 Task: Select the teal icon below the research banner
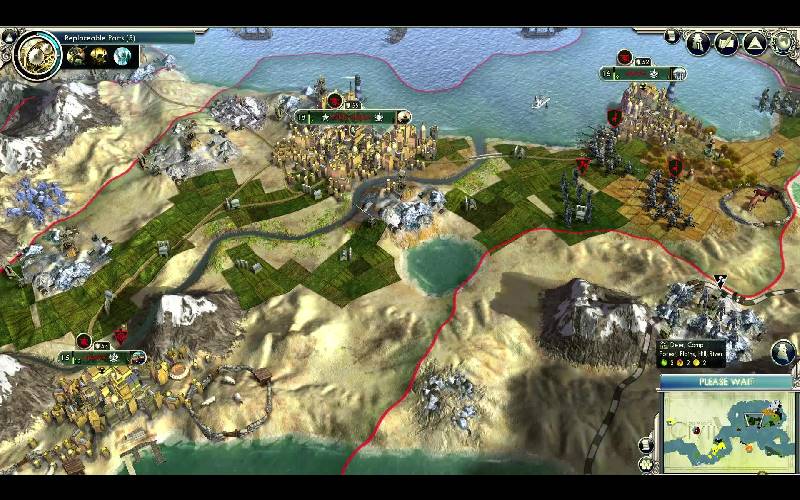coord(123,57)
